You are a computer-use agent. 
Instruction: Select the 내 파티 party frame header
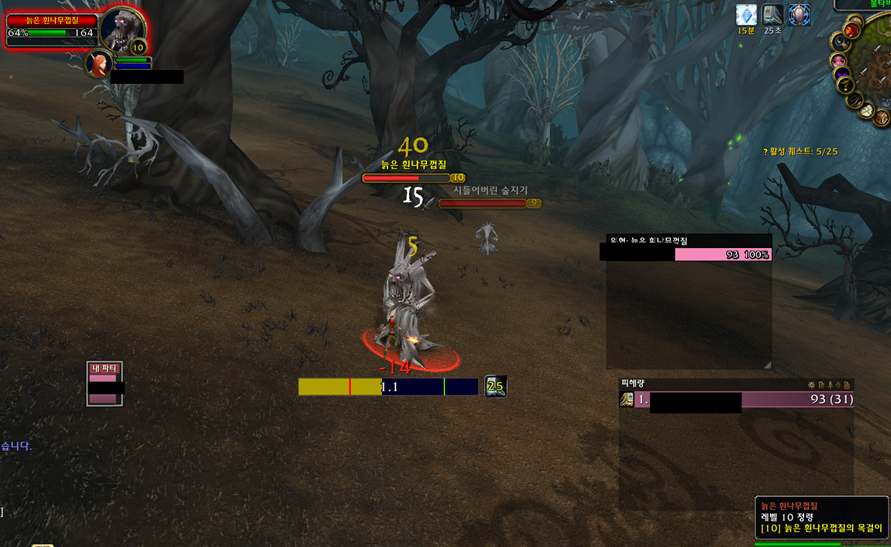[x=104, y=368]
